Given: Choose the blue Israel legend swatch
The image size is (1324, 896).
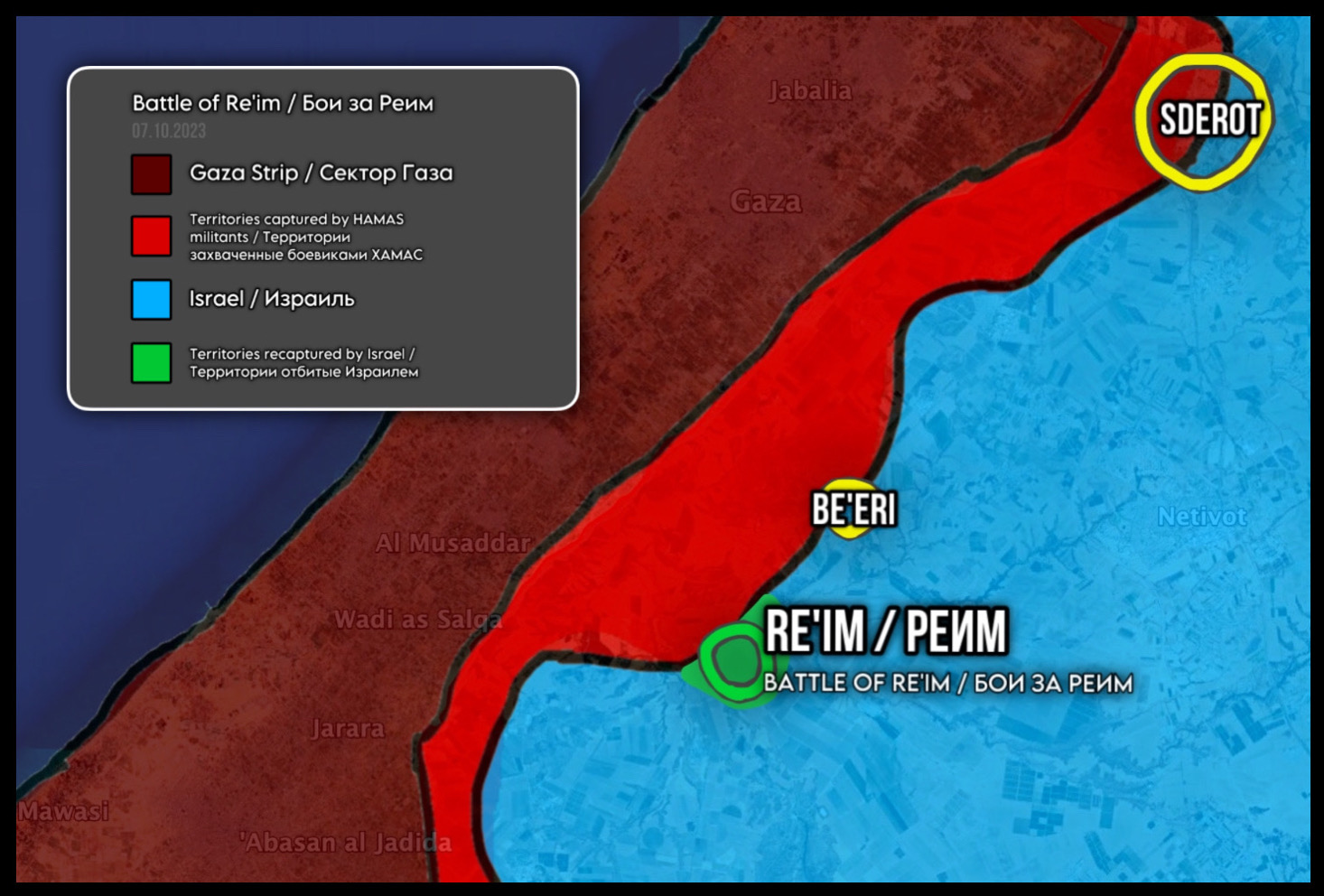Looking at the screenshot, I should pyautogui.click(x=151, y=300).
